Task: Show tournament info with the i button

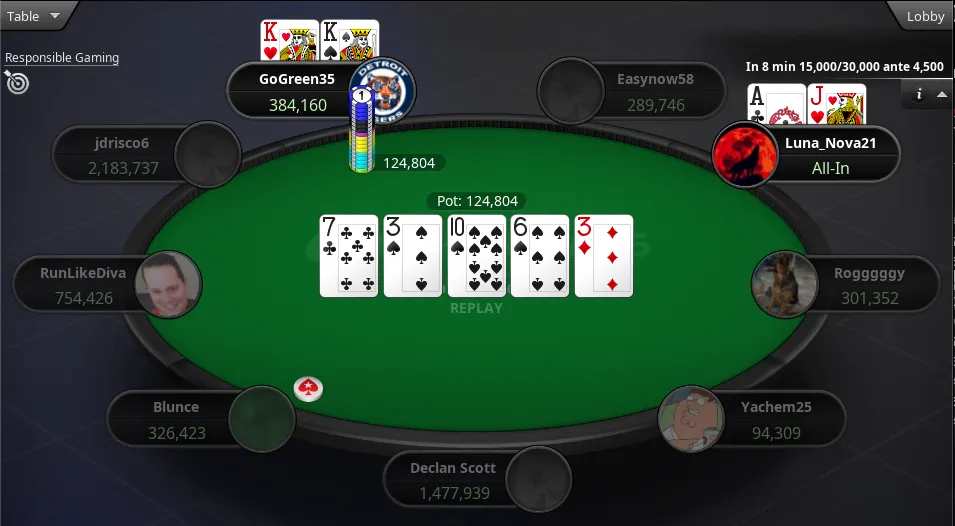Action: point(918,94)
